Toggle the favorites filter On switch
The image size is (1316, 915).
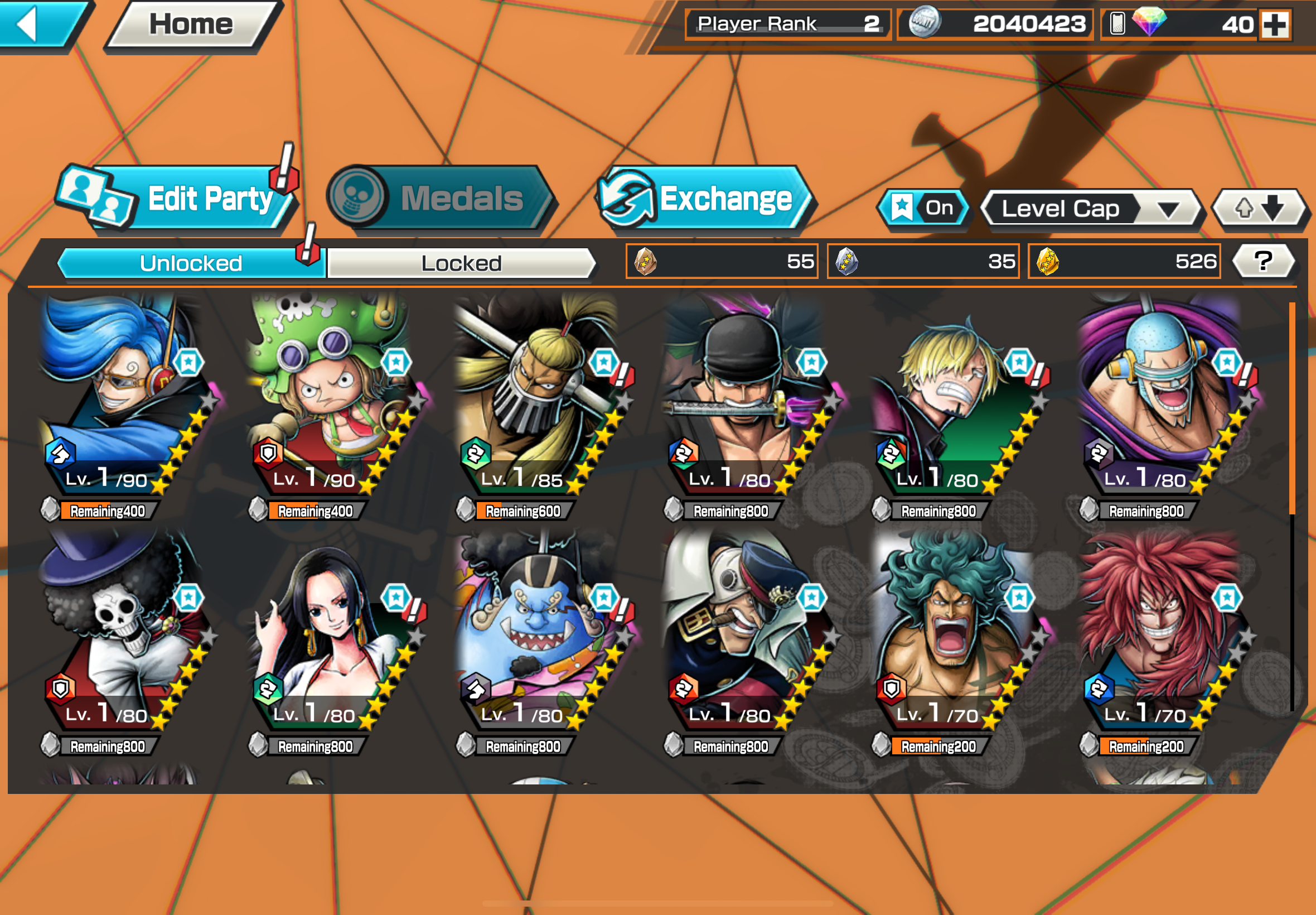pos(923,208)
